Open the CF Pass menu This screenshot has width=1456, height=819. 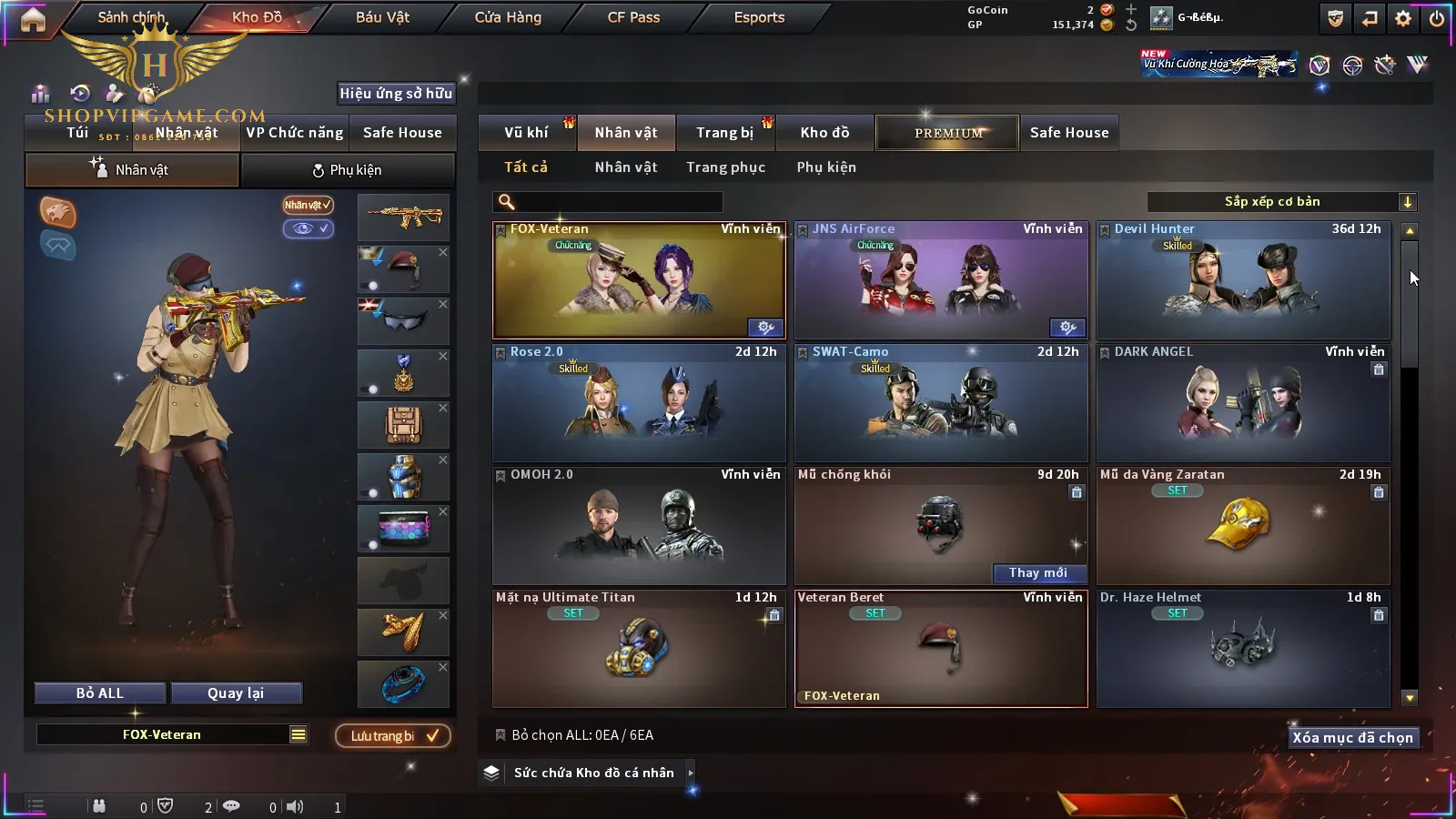633,17
